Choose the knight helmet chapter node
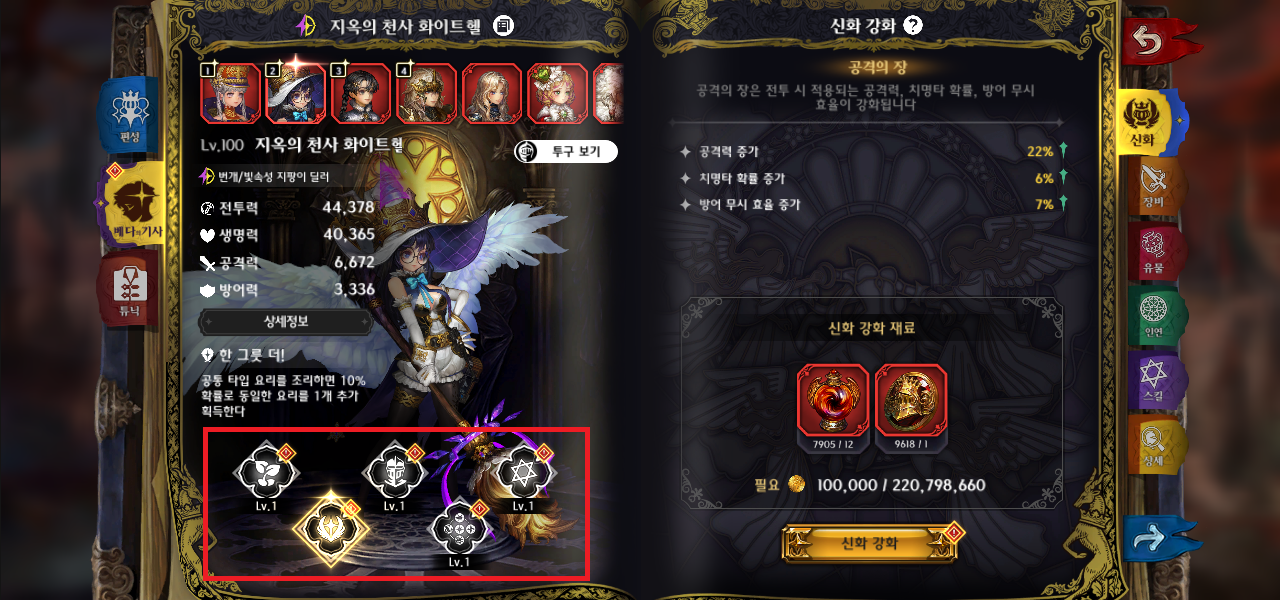The height and width of the screenshot is (600, 1280). click(x=393, y=472)
